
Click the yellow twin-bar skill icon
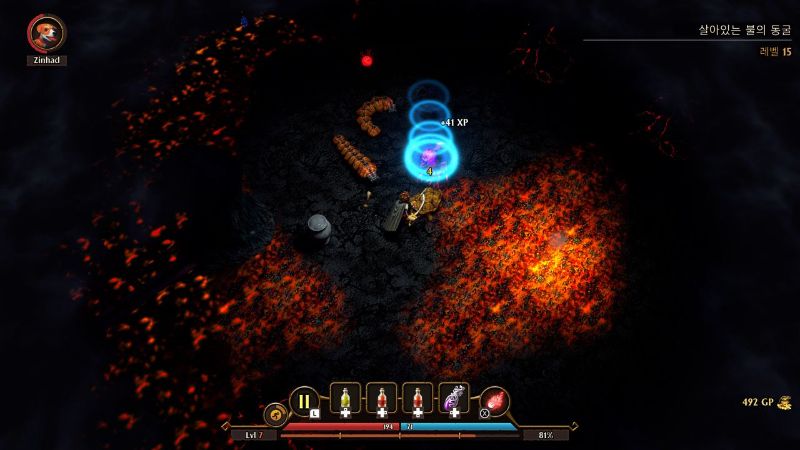(x=302, y=402)
